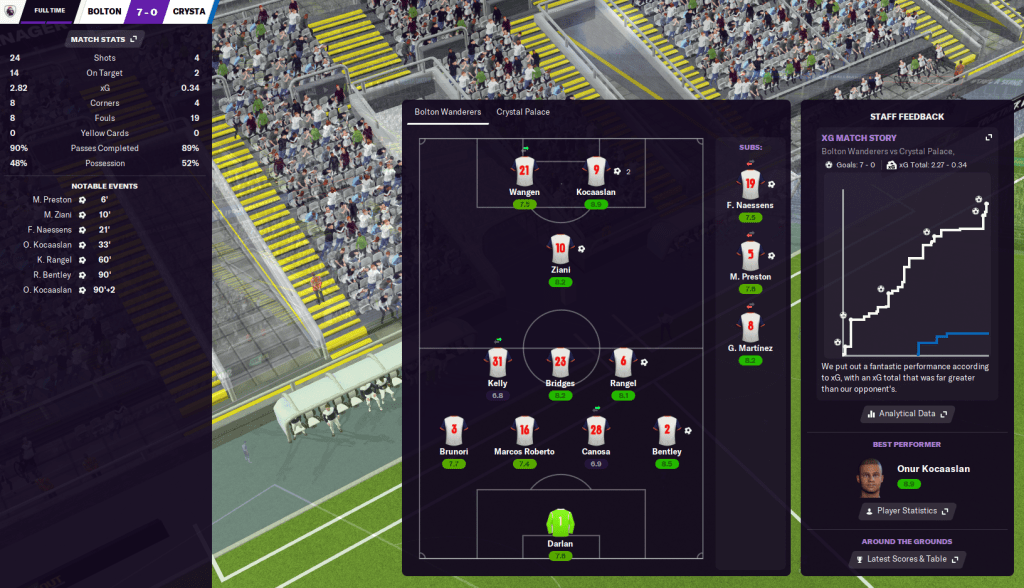Select substitute M. Preston
Image resolution: width=1024 pixels, height=588 pixels.
(751, 255)
